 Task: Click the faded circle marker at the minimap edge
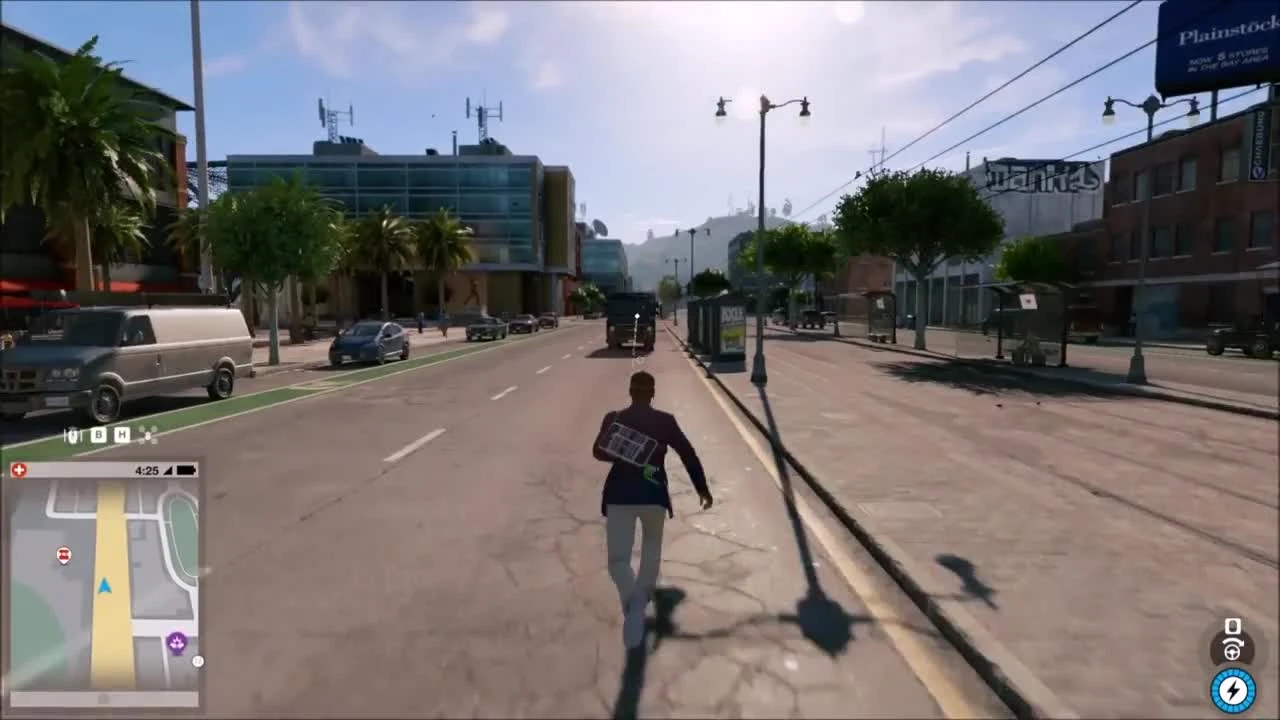tap(197, 659)
